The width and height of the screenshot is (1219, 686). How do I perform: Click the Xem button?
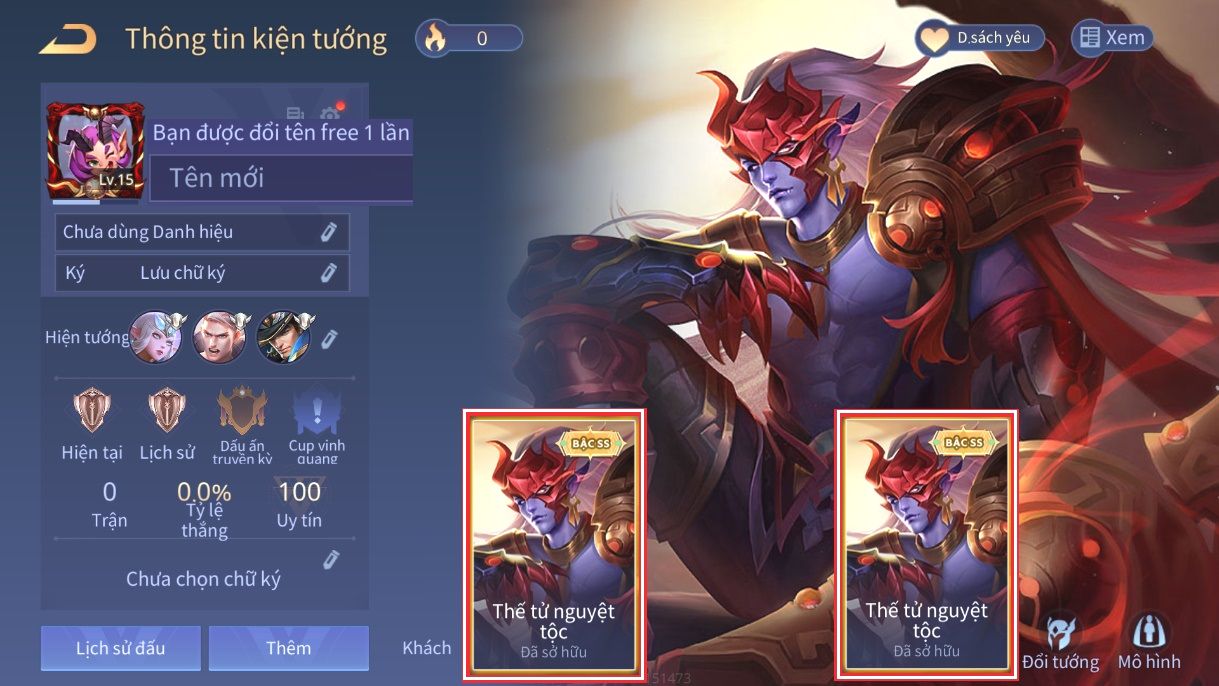tap(1112, 39)
